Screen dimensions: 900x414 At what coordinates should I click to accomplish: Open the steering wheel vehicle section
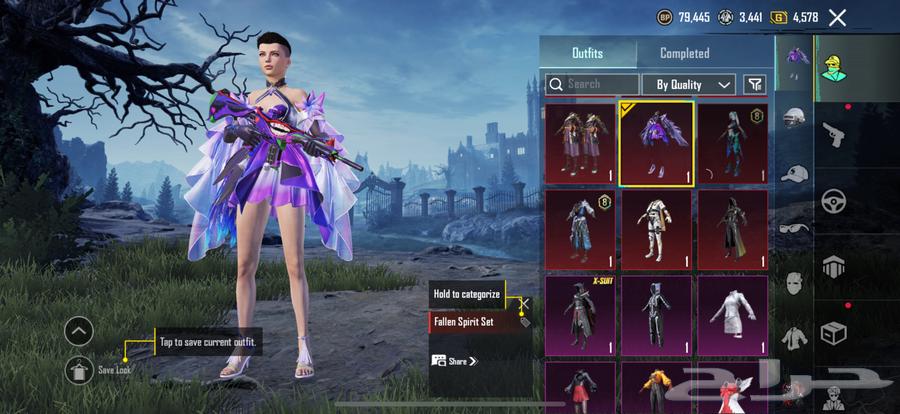[x=832, y=200]
